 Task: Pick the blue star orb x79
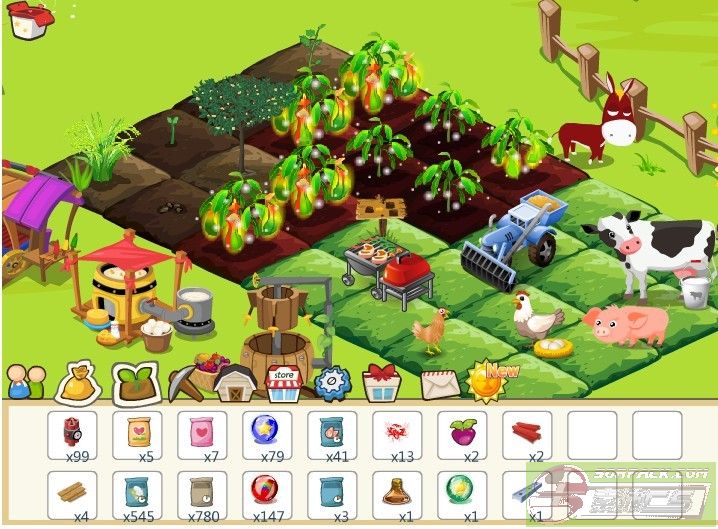pyautogui.click(x=267, y=434)
